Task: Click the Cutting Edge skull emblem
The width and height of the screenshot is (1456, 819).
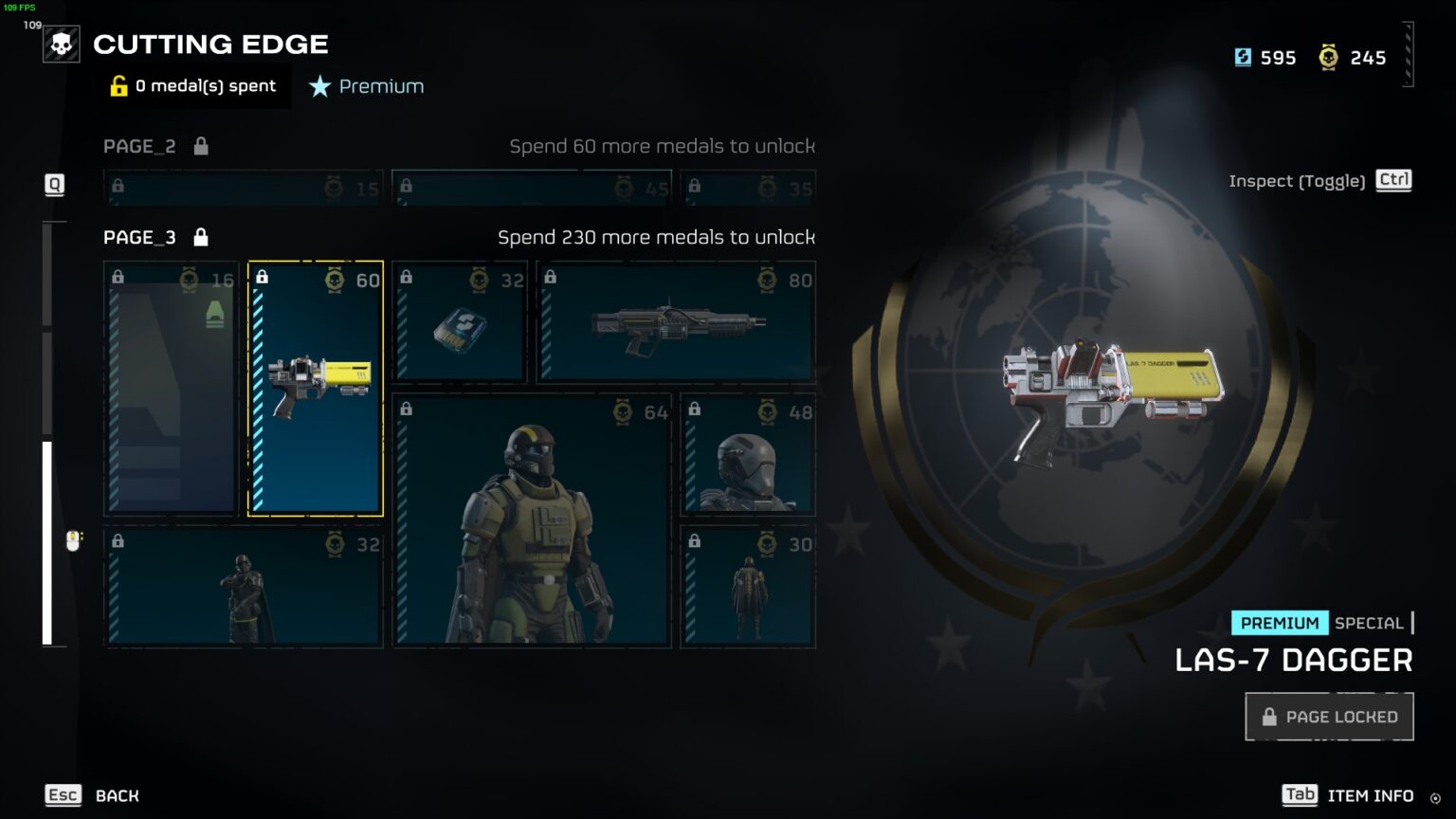Action: coord(61,43)
